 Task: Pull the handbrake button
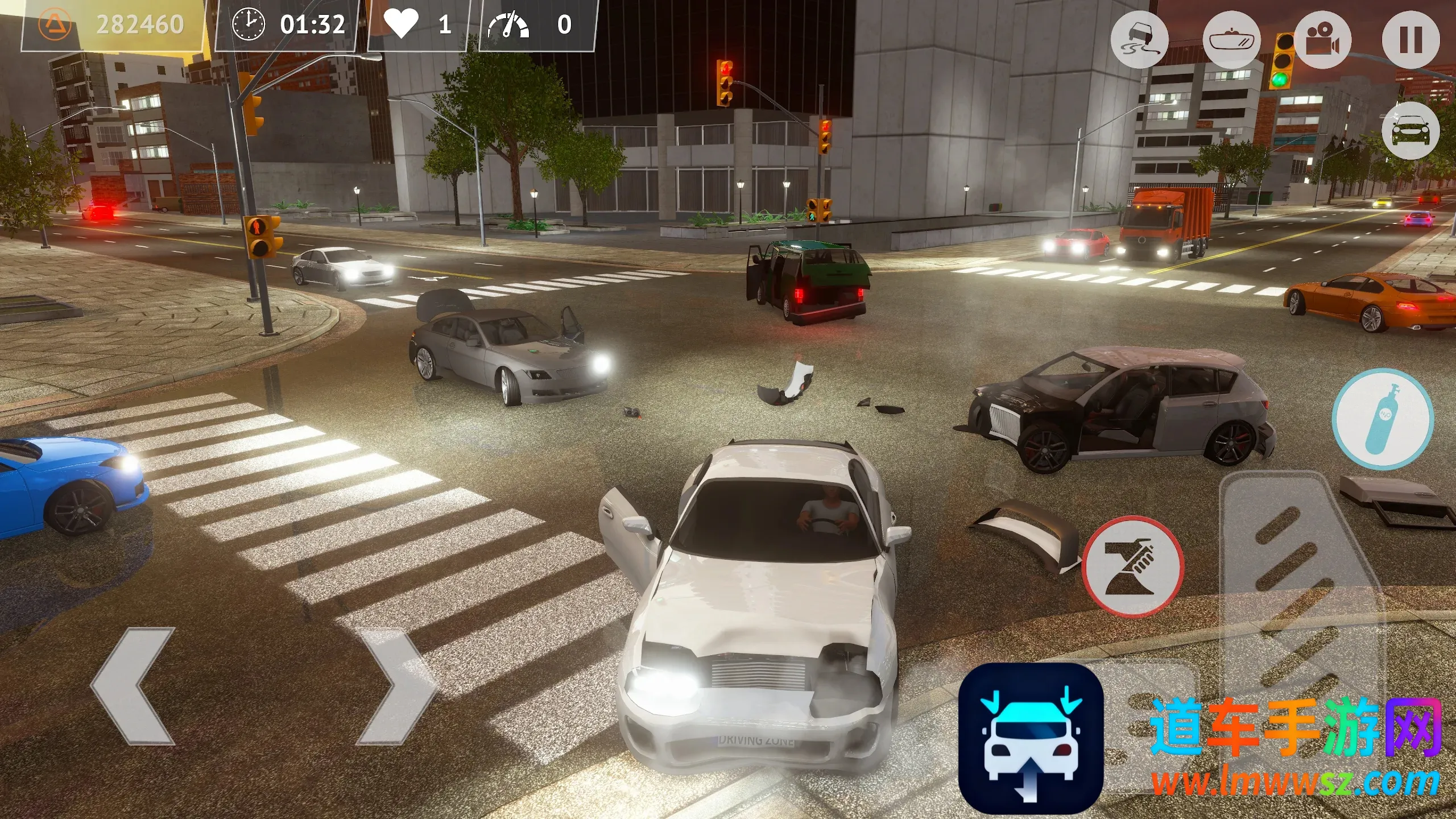[1133, 566]
